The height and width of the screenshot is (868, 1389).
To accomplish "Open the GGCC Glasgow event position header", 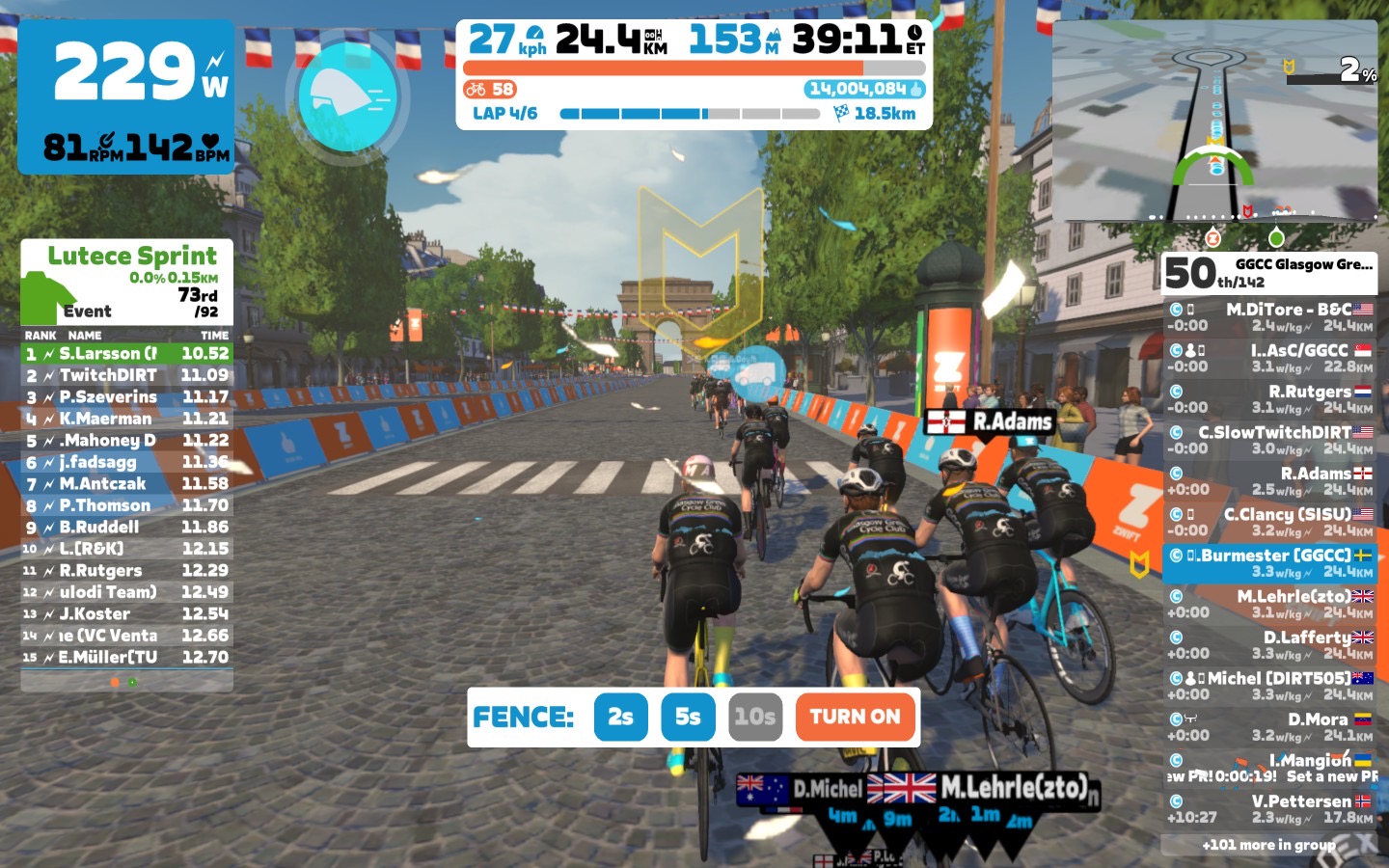I will [x=1269, y=272].
